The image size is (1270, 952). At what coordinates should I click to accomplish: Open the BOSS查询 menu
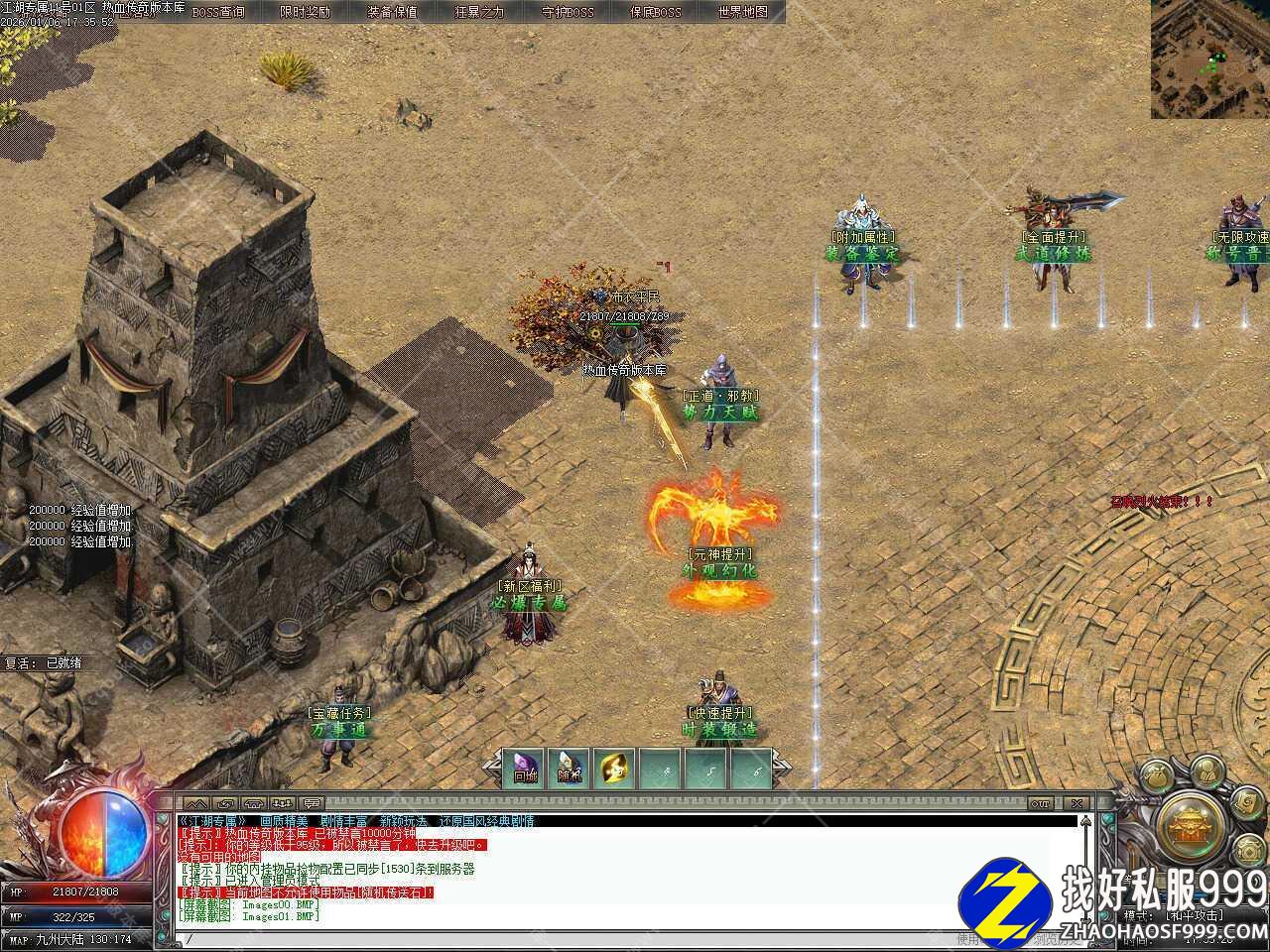(217, 12)
